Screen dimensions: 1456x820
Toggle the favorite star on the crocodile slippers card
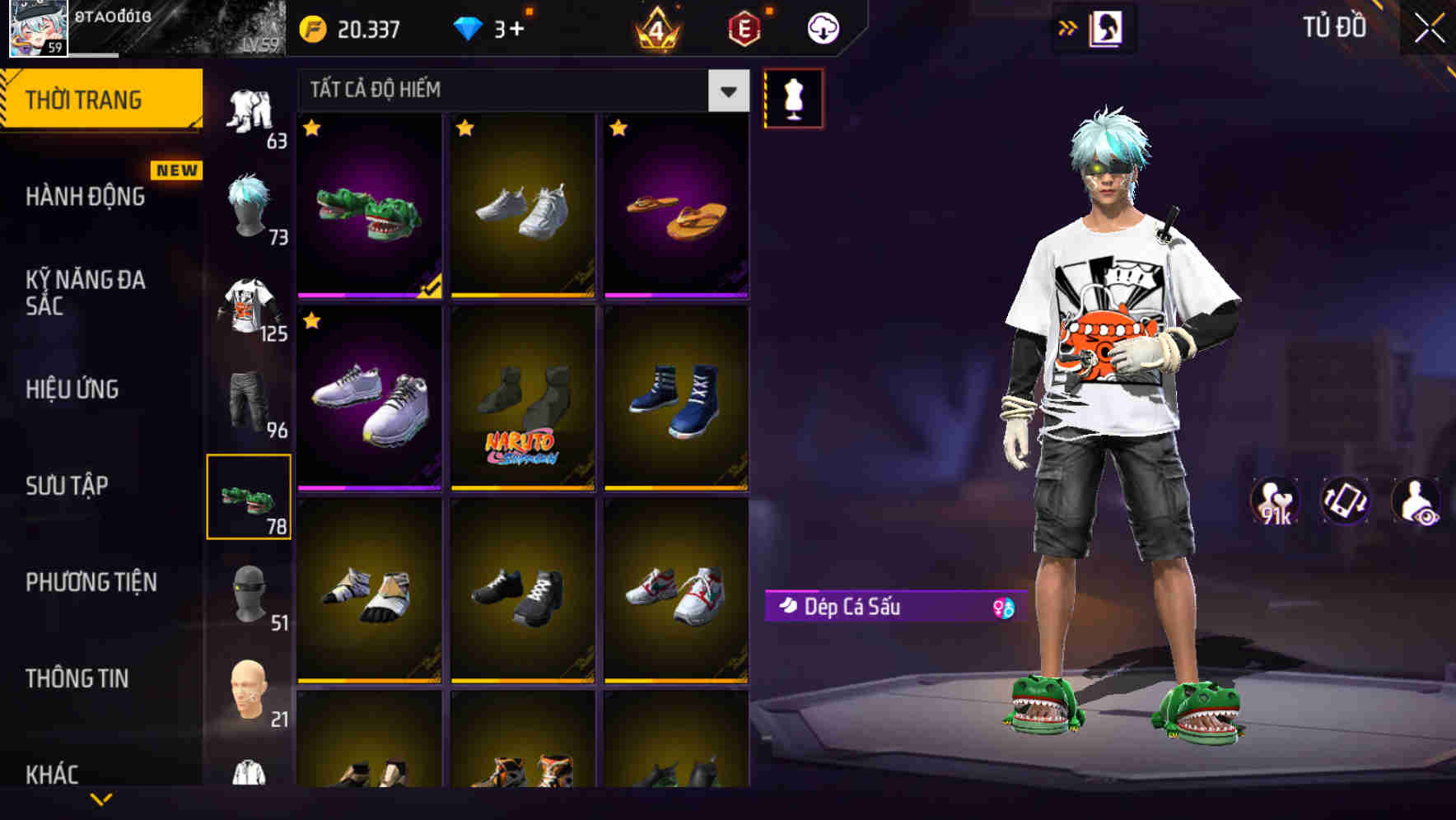click(x=313, y=129)
